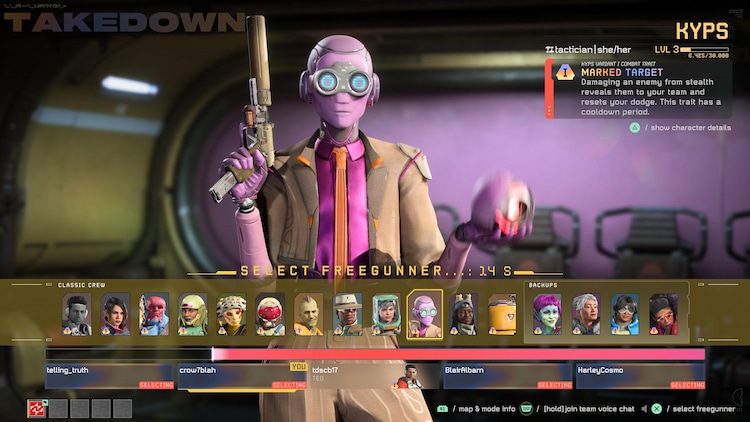Select the bald yellow-faced freegunner portrait
The image size is (750, 422).
coord(309,314)
